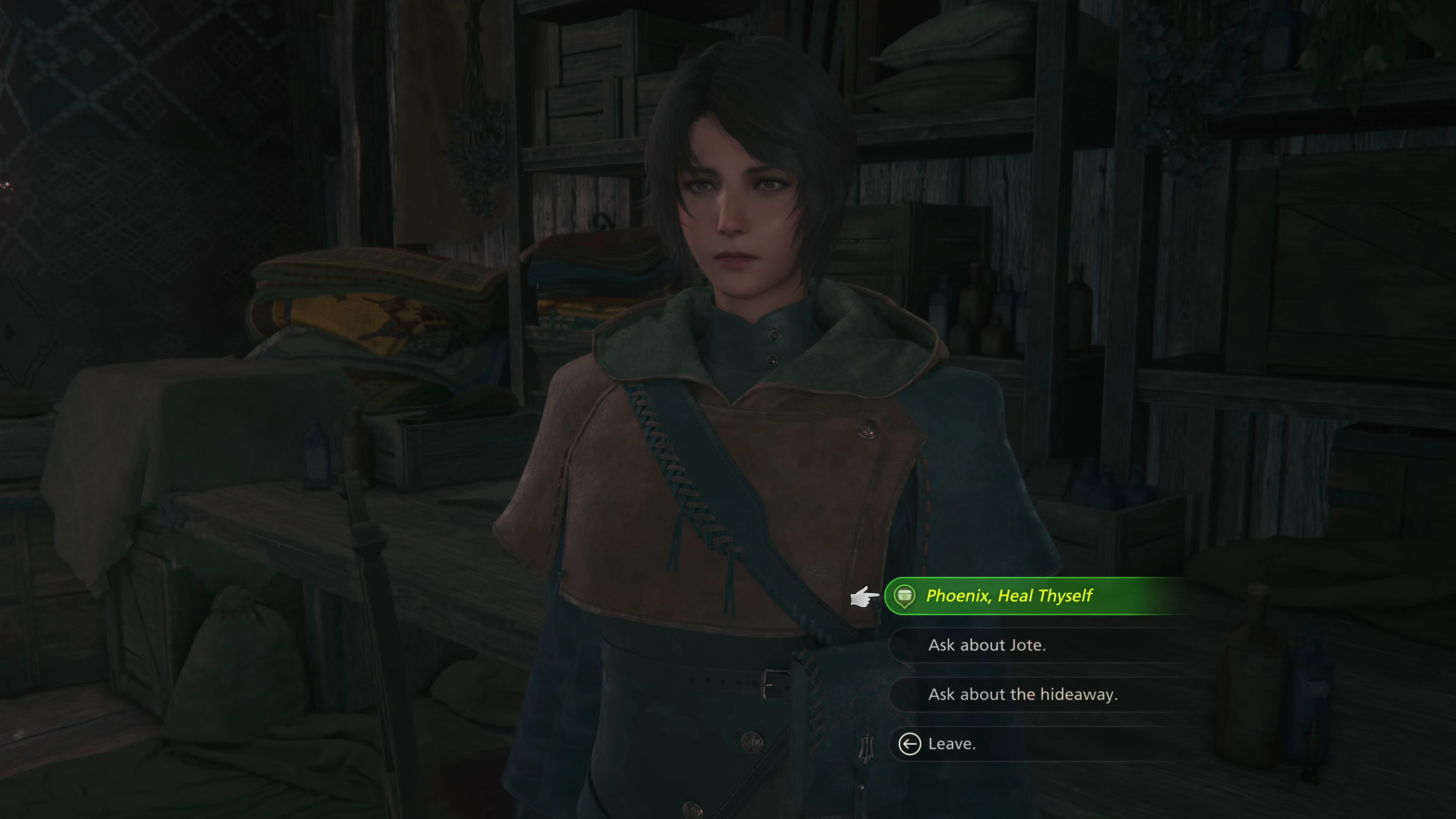This screenshot has width=1456, height=819.
Task: Leave the conversation
Action: click(952, 744)
